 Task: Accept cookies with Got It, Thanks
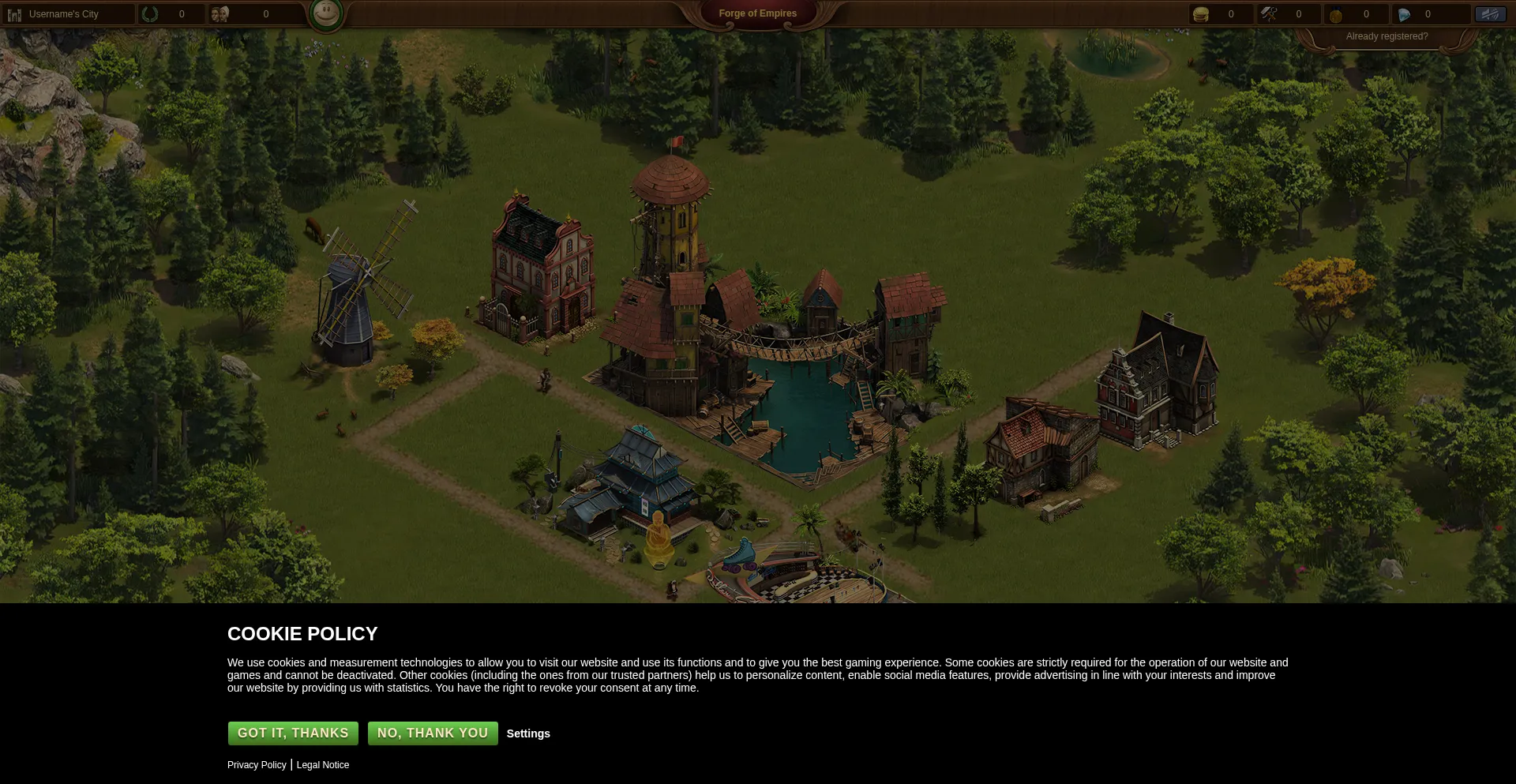click(x=293, y=733)
